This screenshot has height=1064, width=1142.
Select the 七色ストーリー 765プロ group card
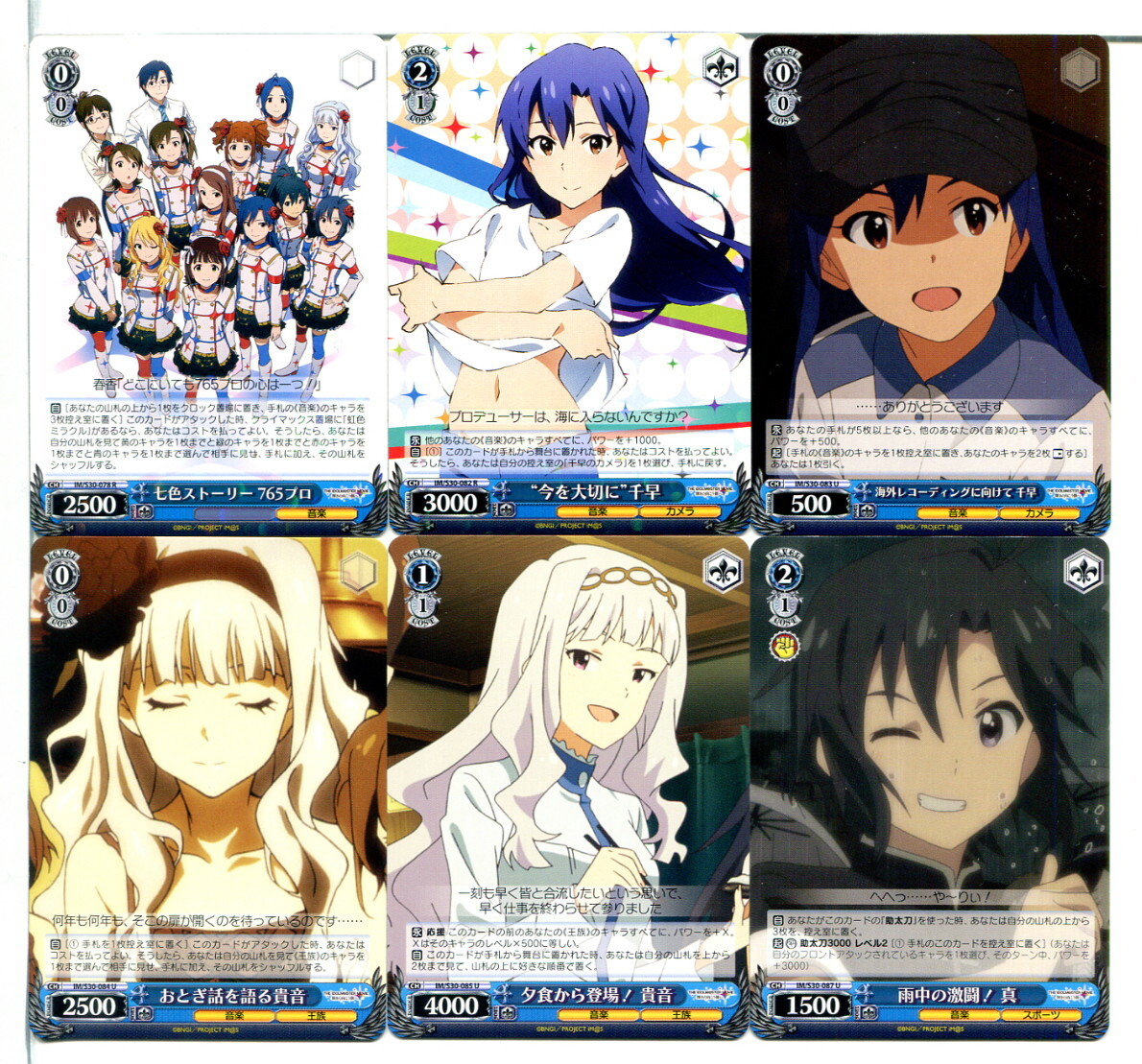pyautogui.click(x=206, y=283)
